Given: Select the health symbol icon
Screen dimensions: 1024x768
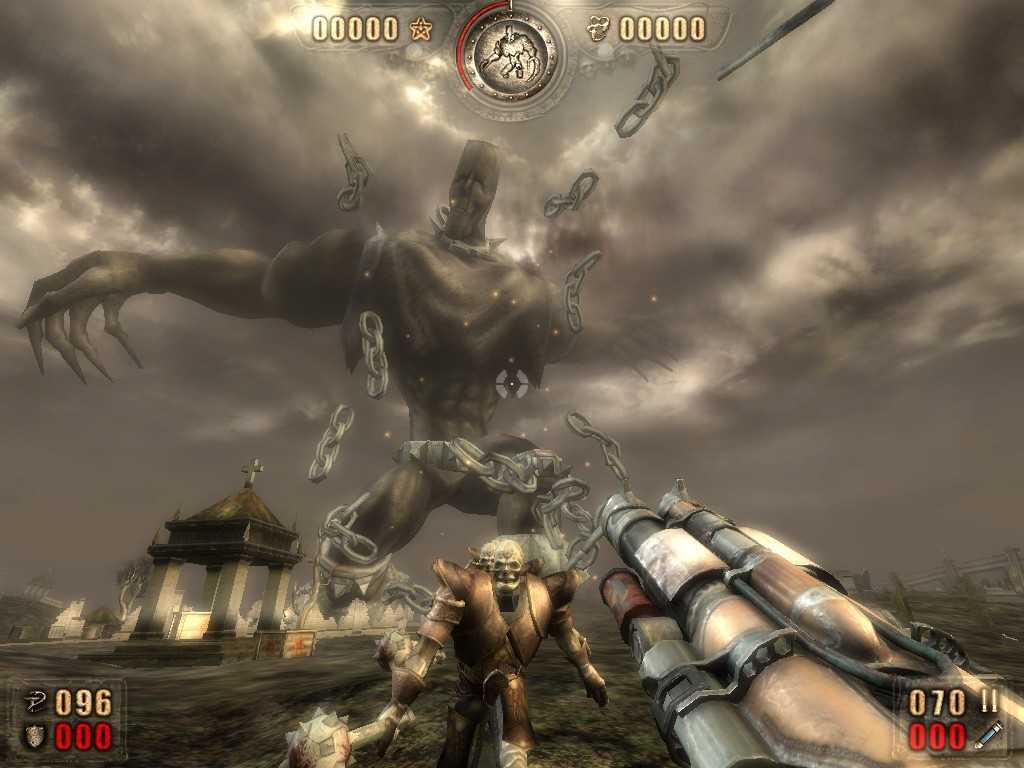Looking at the screenshot, I should point(34,702).
